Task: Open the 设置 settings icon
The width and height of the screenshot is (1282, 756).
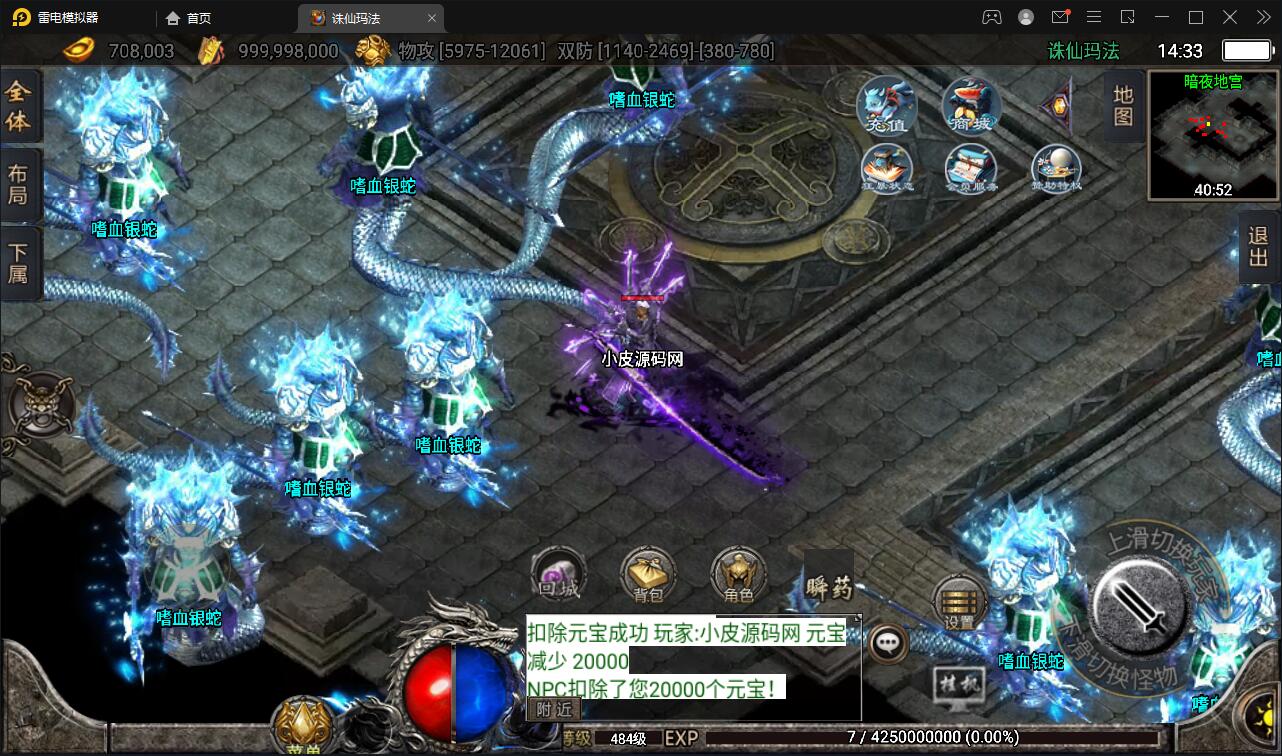Action: (959, 604)
